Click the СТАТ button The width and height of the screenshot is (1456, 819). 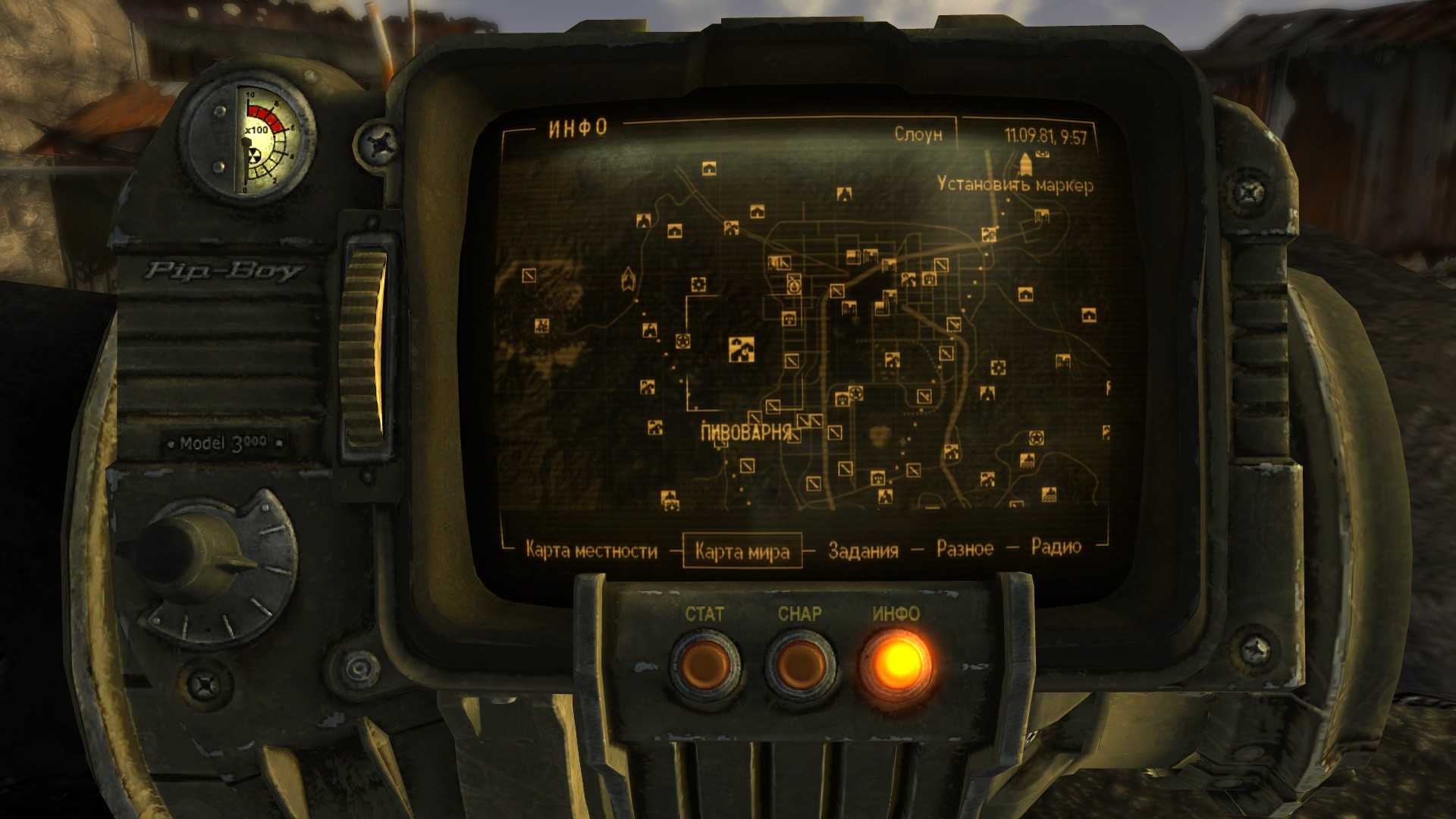[x=704, y=664]
